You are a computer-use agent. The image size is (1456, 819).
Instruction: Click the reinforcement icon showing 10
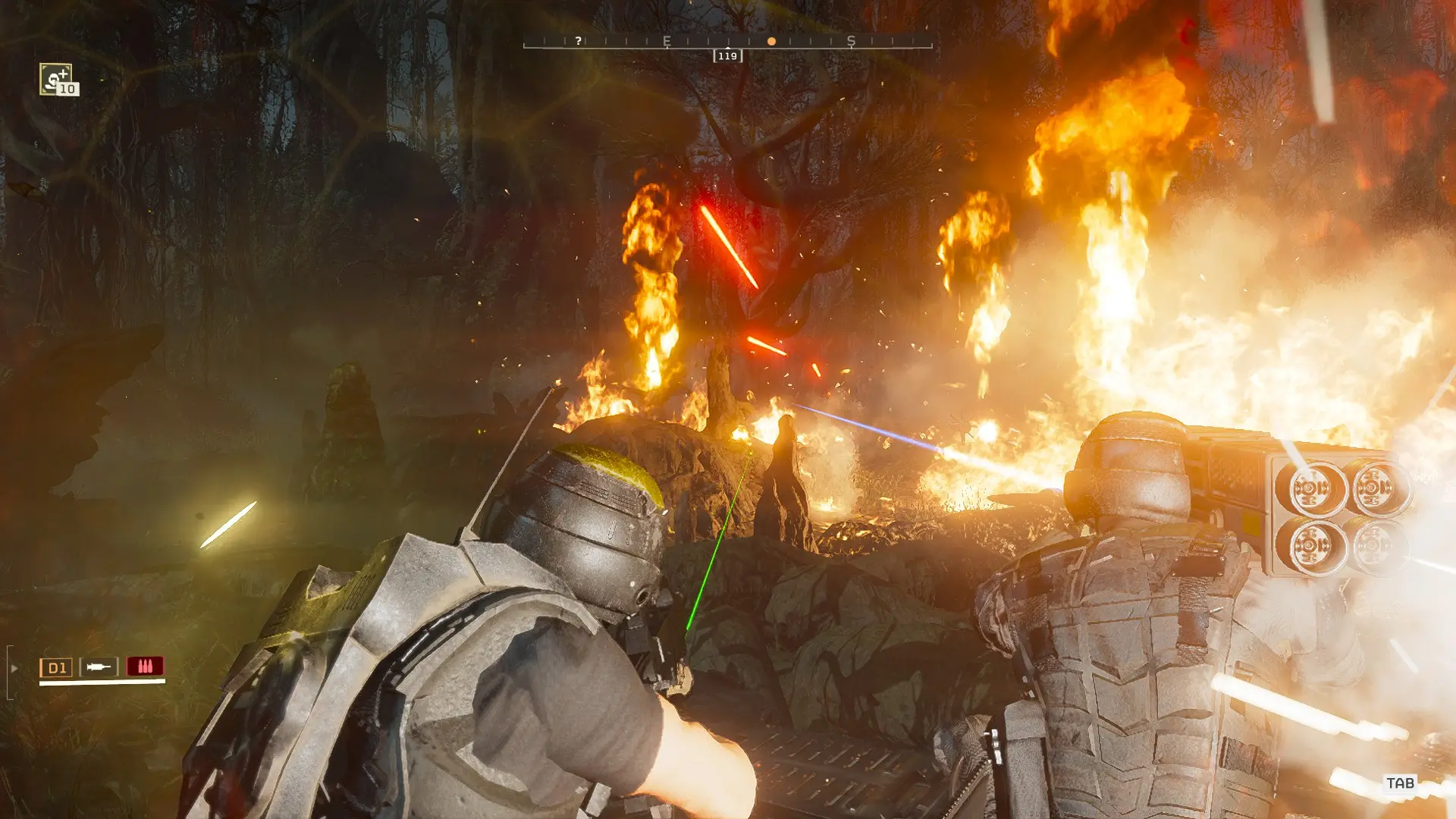pyautogui.click(x=57, y=79)
